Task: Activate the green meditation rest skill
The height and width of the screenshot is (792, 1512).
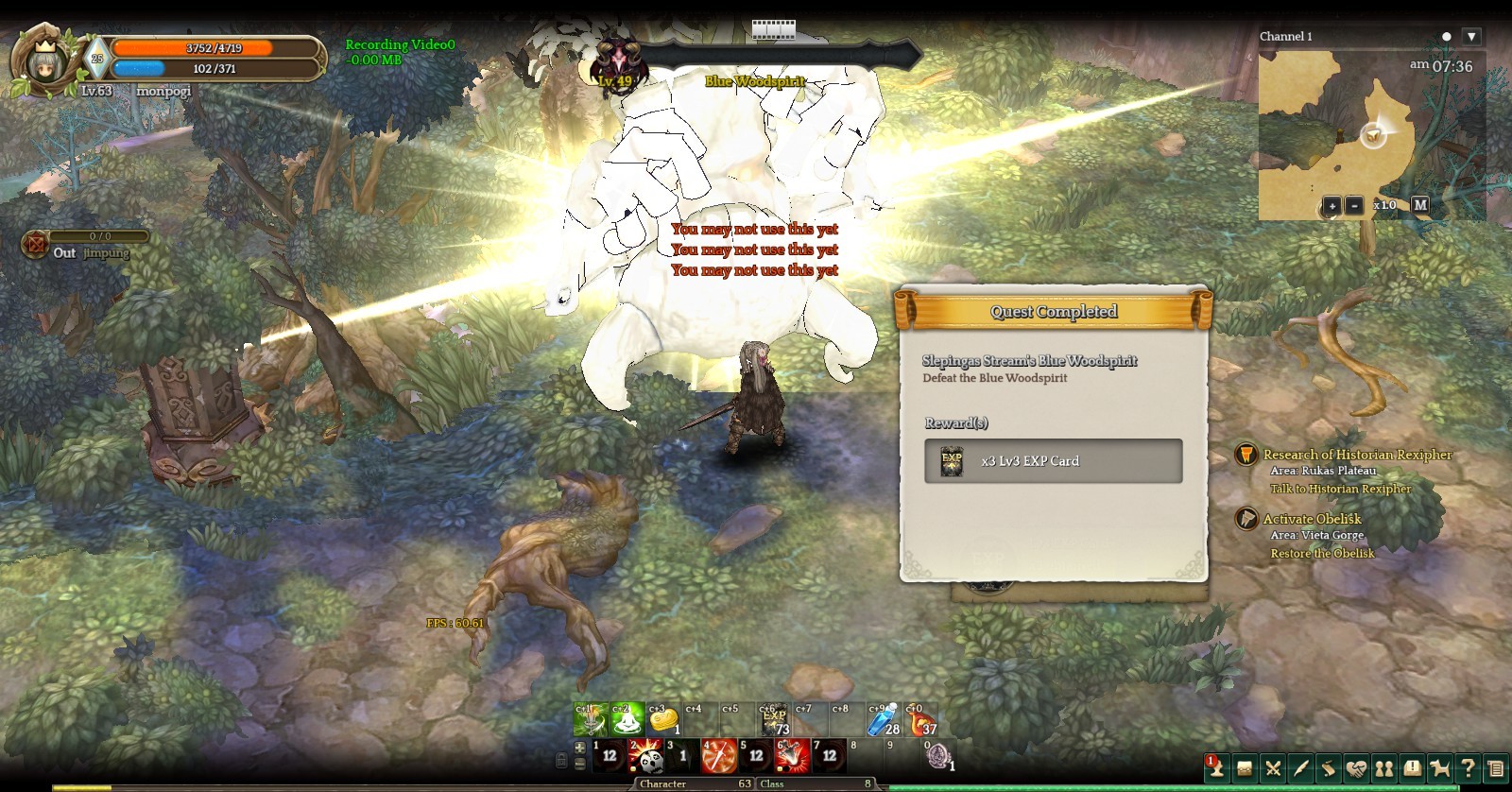Action: pos(626,721)
